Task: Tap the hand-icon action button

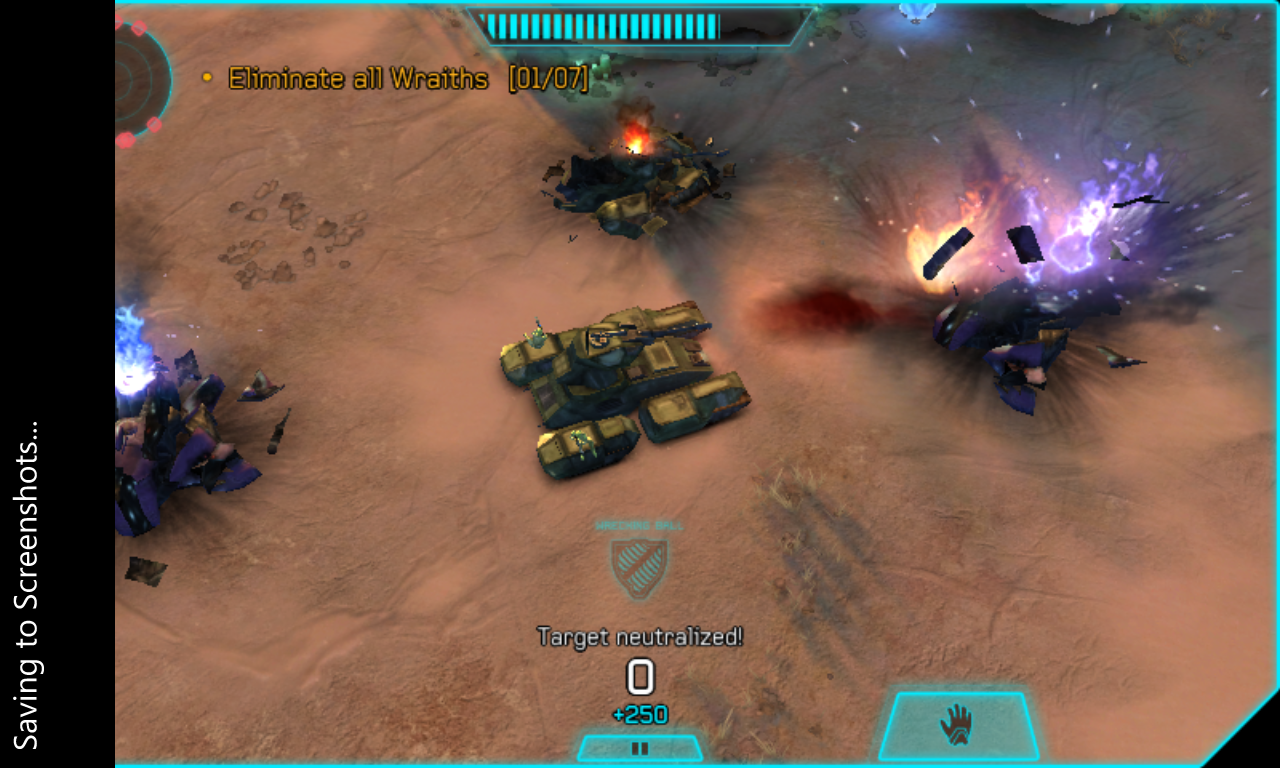Action: tap(958, 726)
